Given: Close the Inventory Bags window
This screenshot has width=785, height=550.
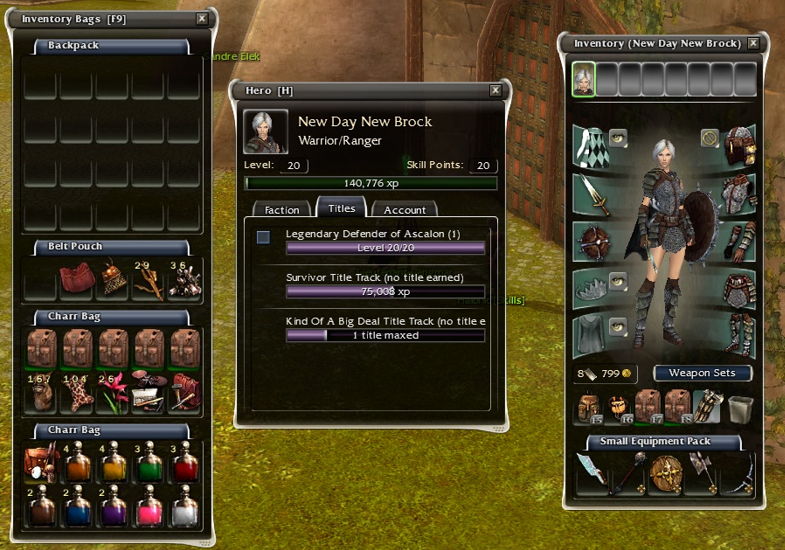Looking at the screenshot, I should tap(202, 19).
